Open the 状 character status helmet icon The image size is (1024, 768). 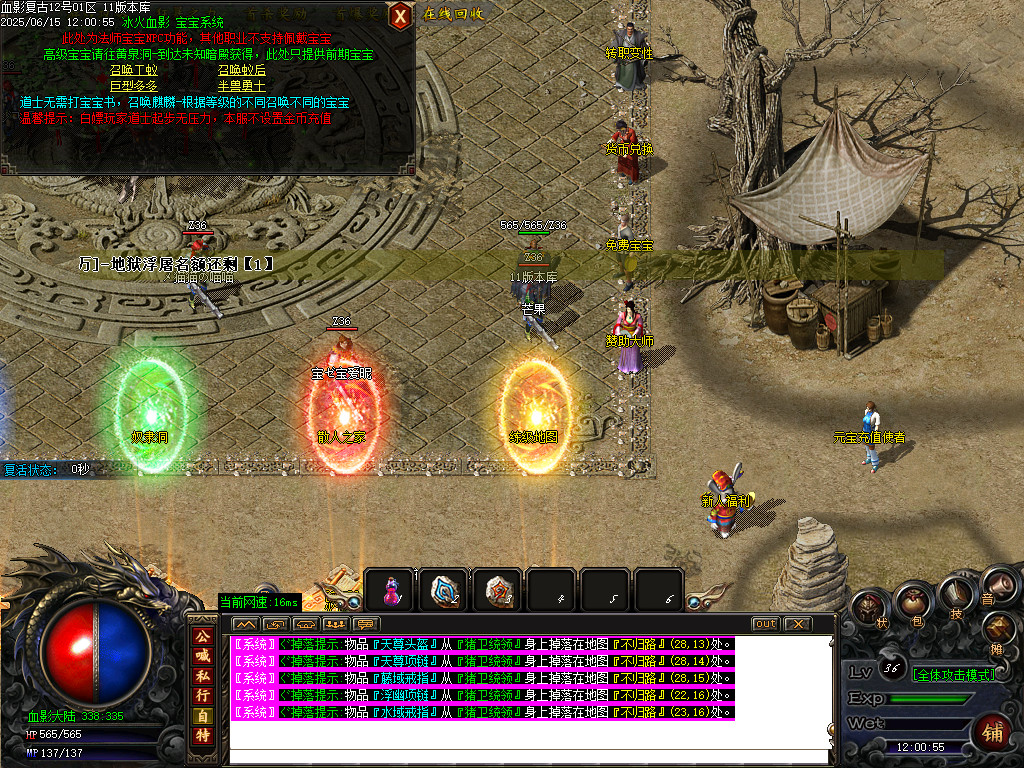869,607
